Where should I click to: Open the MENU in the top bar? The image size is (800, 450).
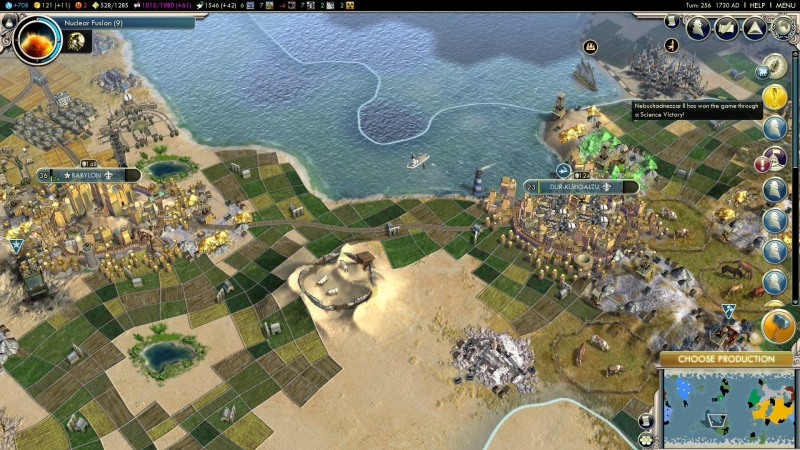[785, 6]
